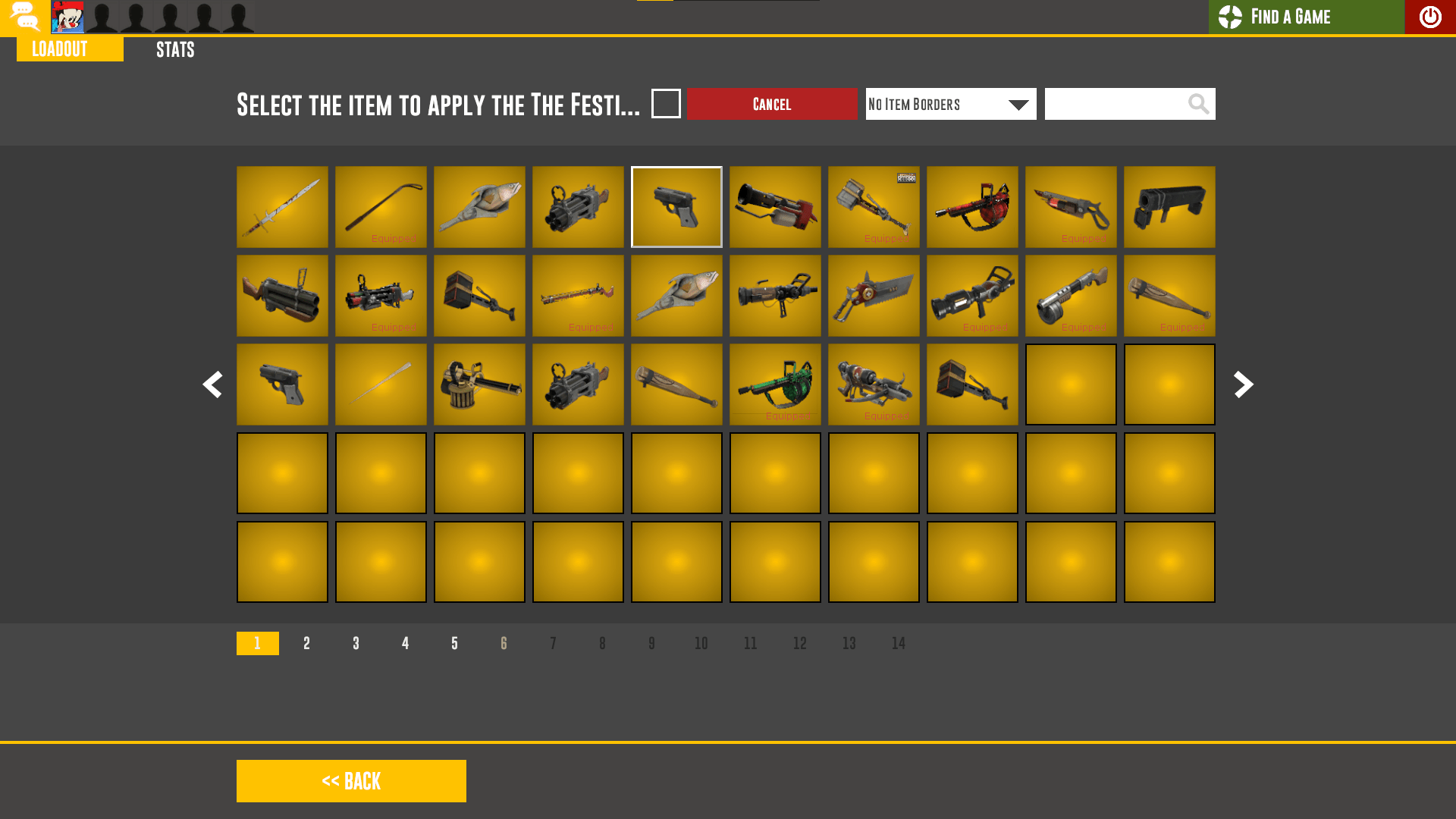Select the minigun in the top row
This screenshot has height=819, width=1456.
tap(578, 206)
